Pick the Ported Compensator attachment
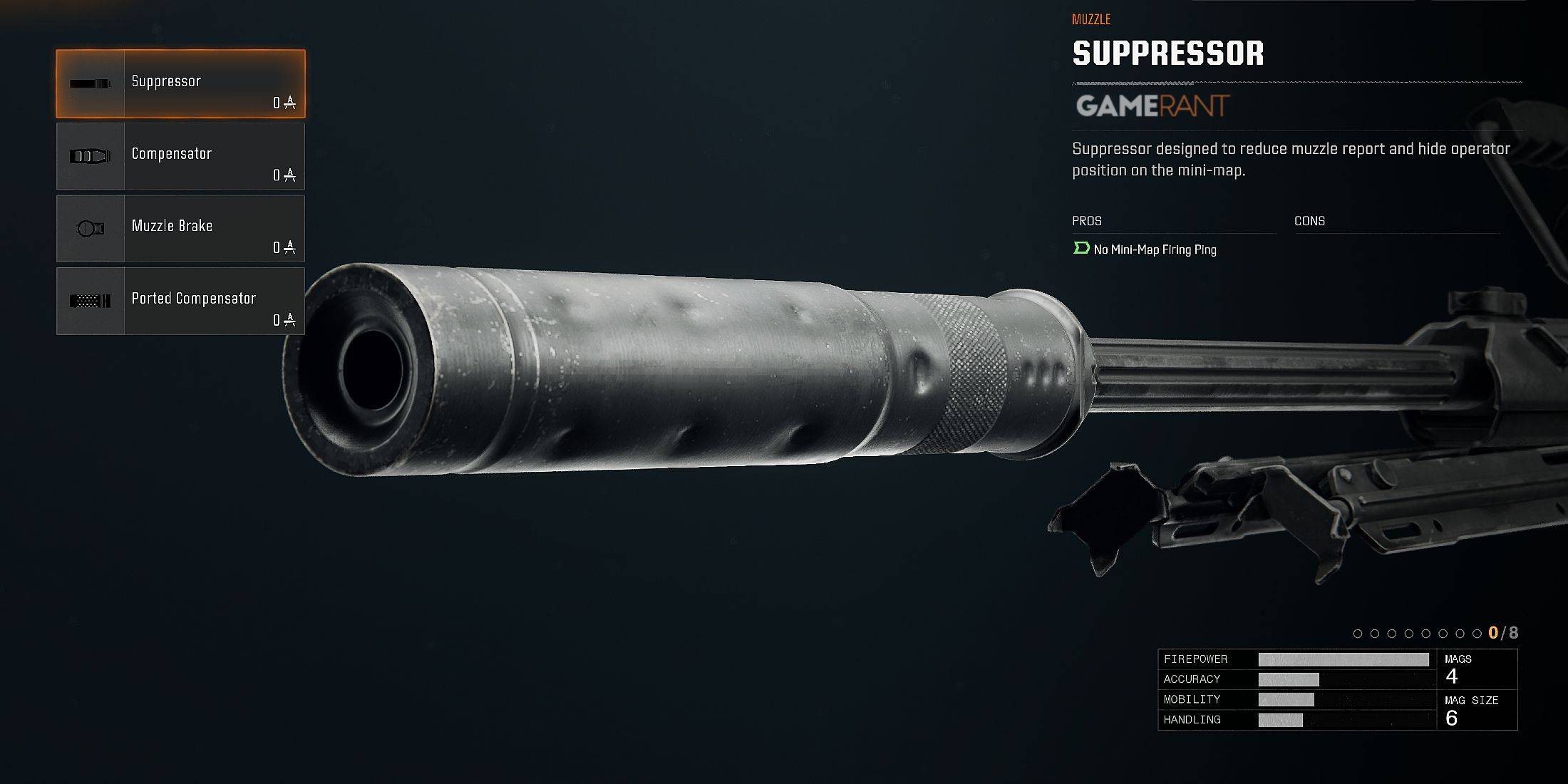The width and height of the screenshot is (1568, 784). click(180, 301)
